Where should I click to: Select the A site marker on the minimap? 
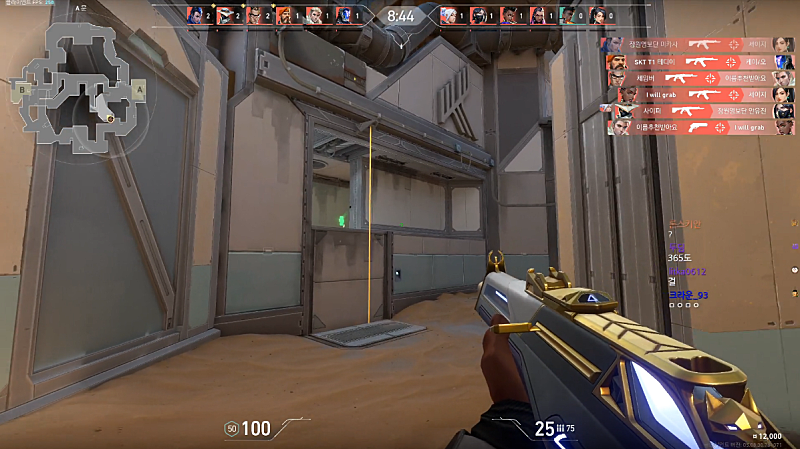point(139,88)
